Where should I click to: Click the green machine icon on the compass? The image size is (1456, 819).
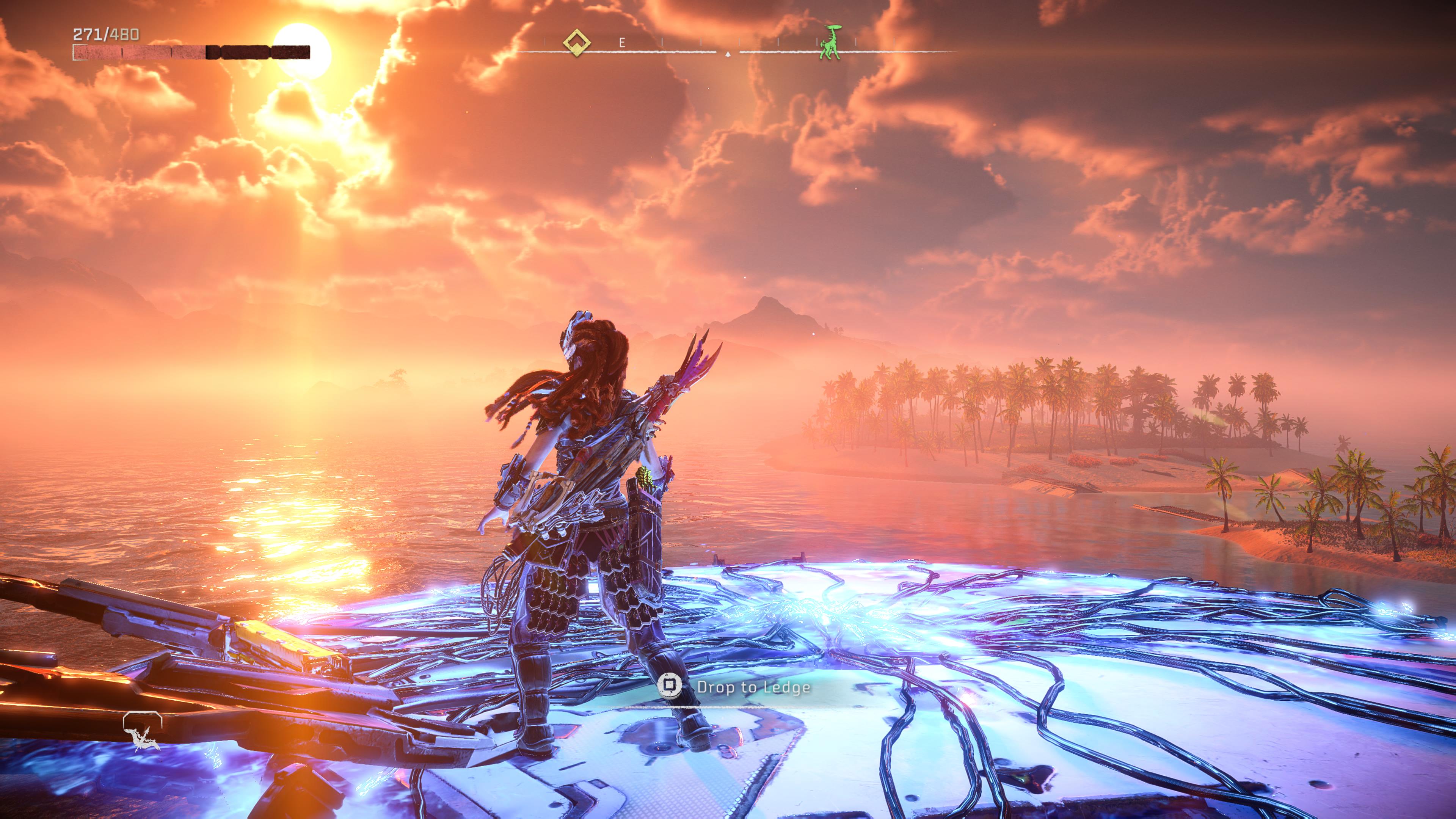830,43
